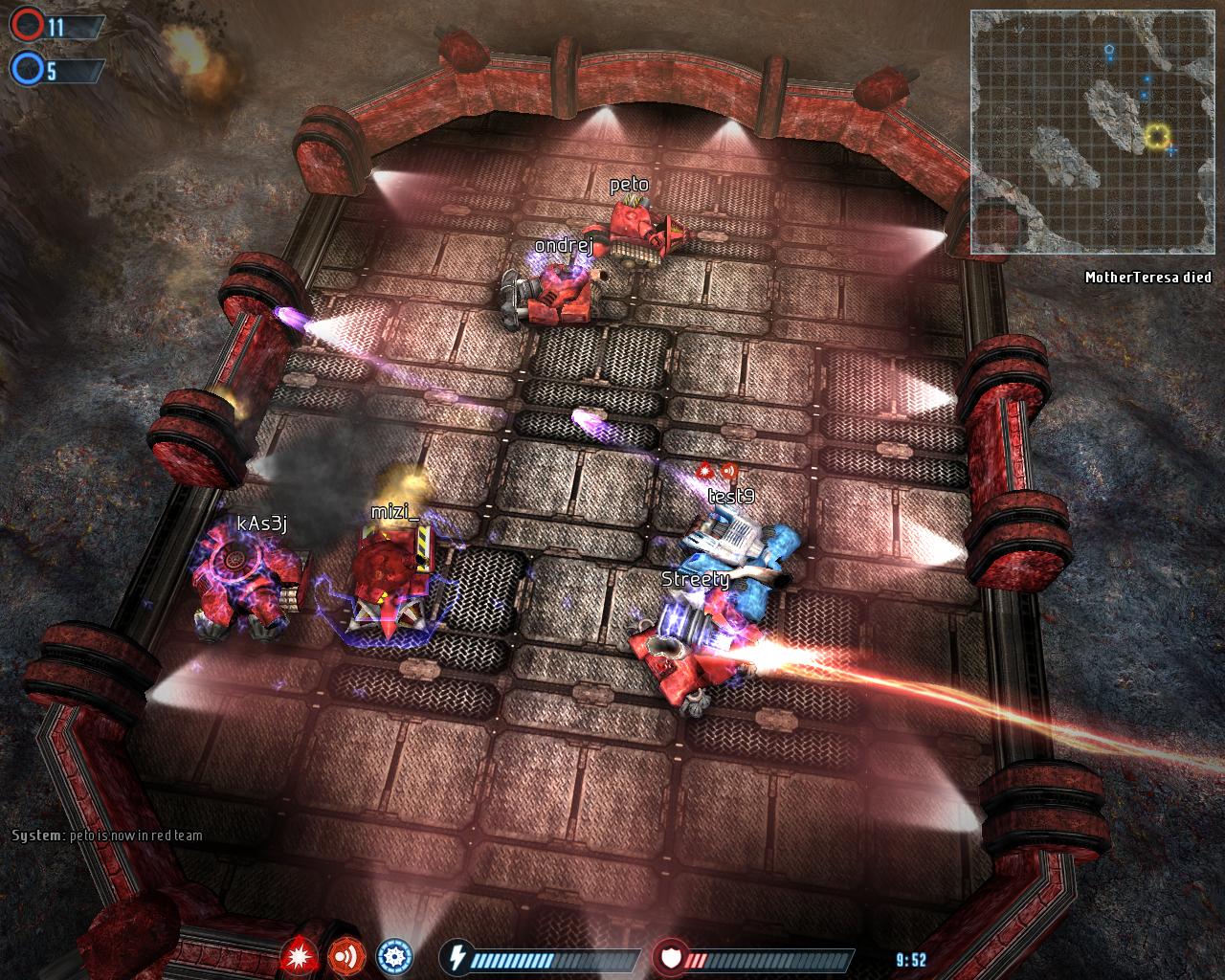Use the blue gear ability icon

pos(393,956)
